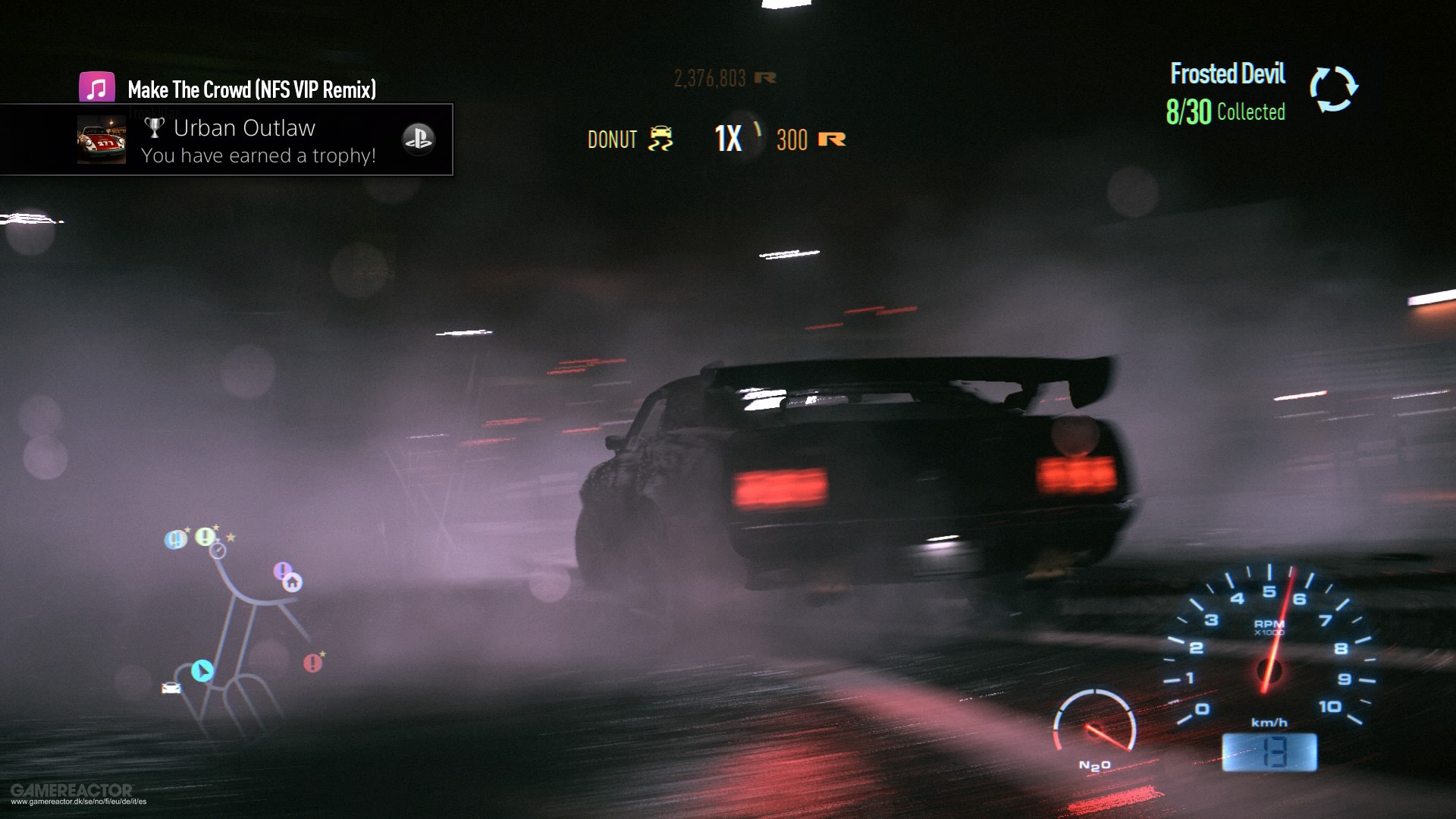Select the drifting car icon next to DONUT
This screenshot has height=819, width=1456.
(662, 139)
